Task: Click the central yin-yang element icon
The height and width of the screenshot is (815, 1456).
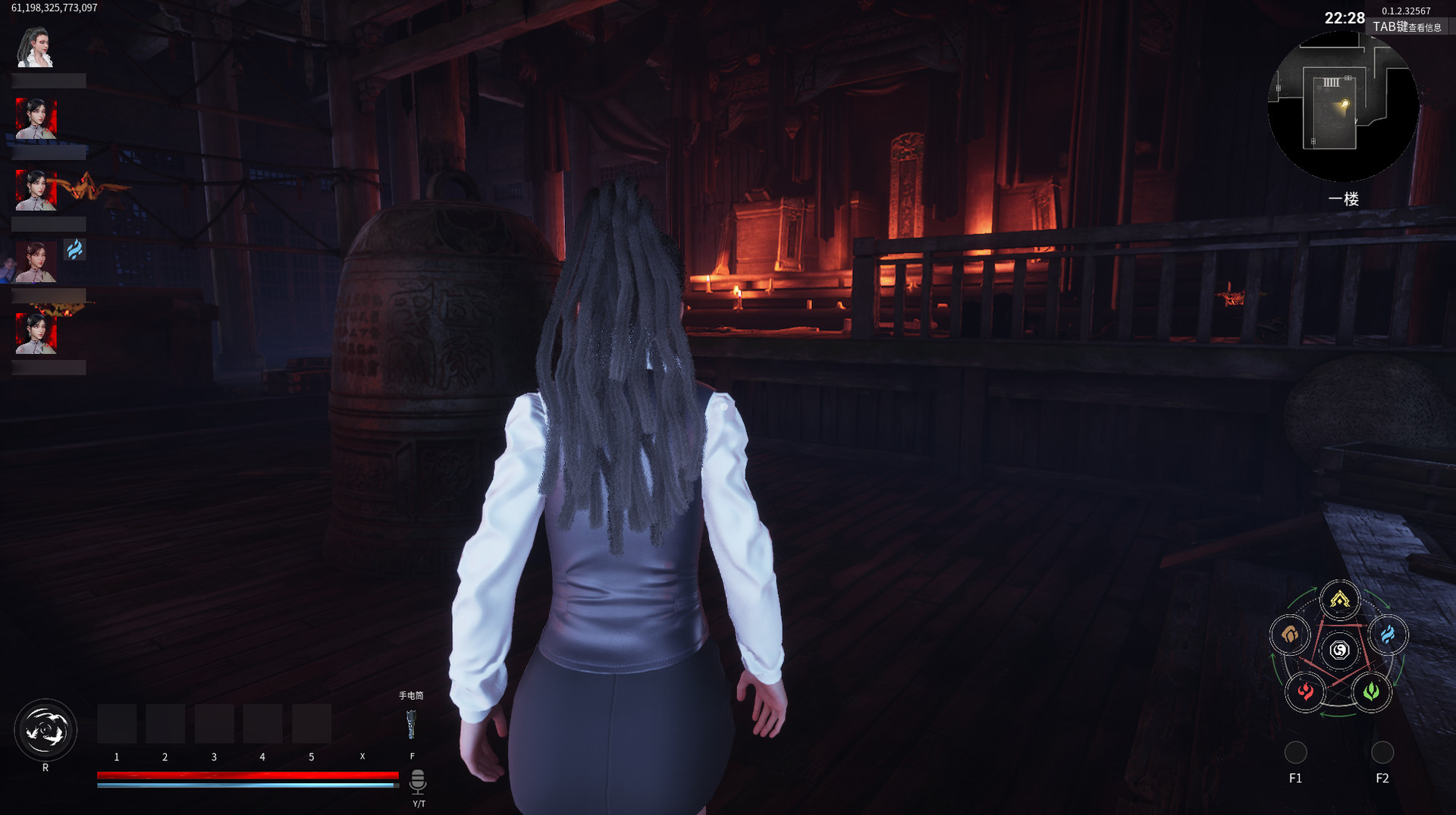Action: [x=1341, y=650]
